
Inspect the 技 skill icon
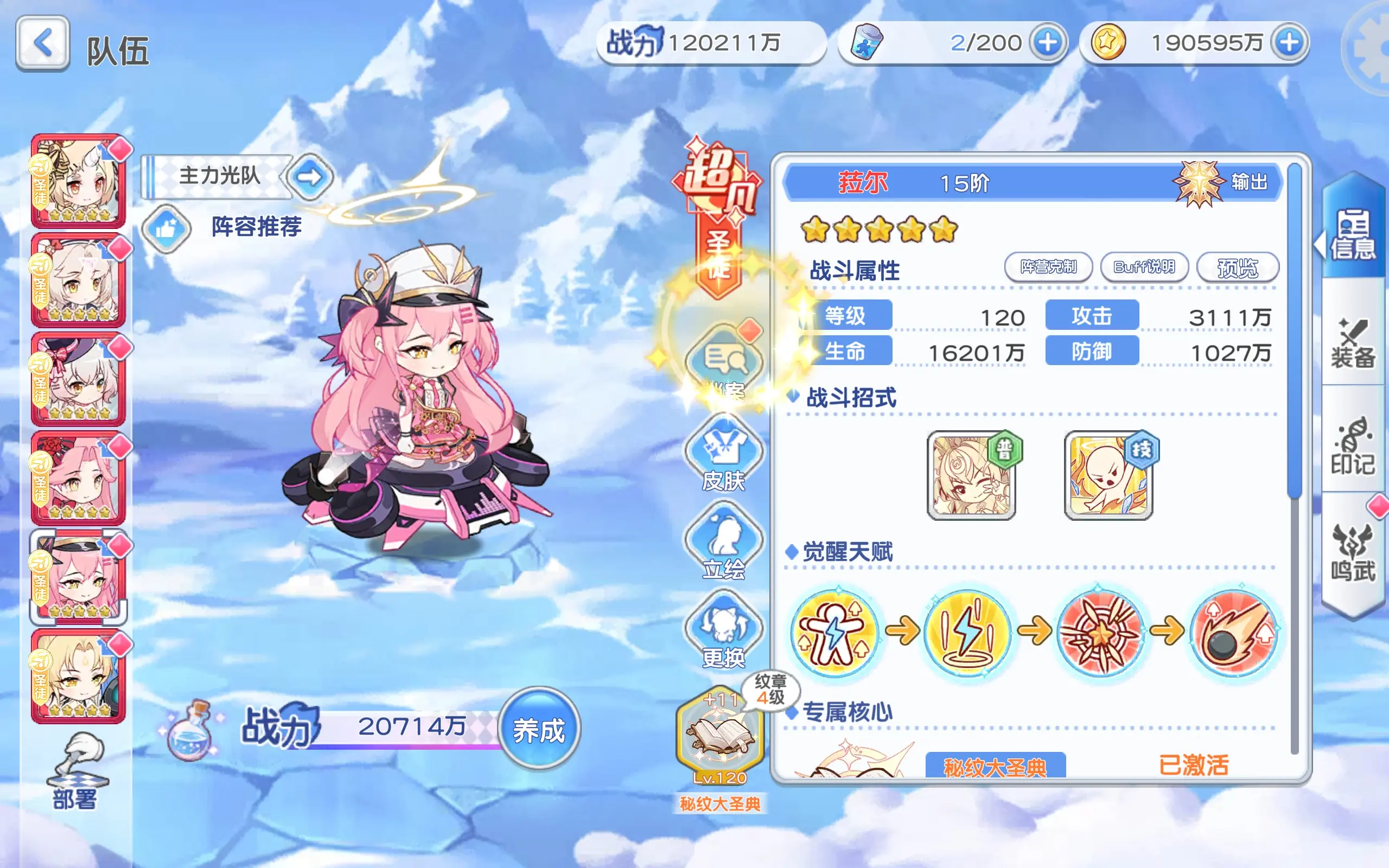click(x=1108, y=475)
